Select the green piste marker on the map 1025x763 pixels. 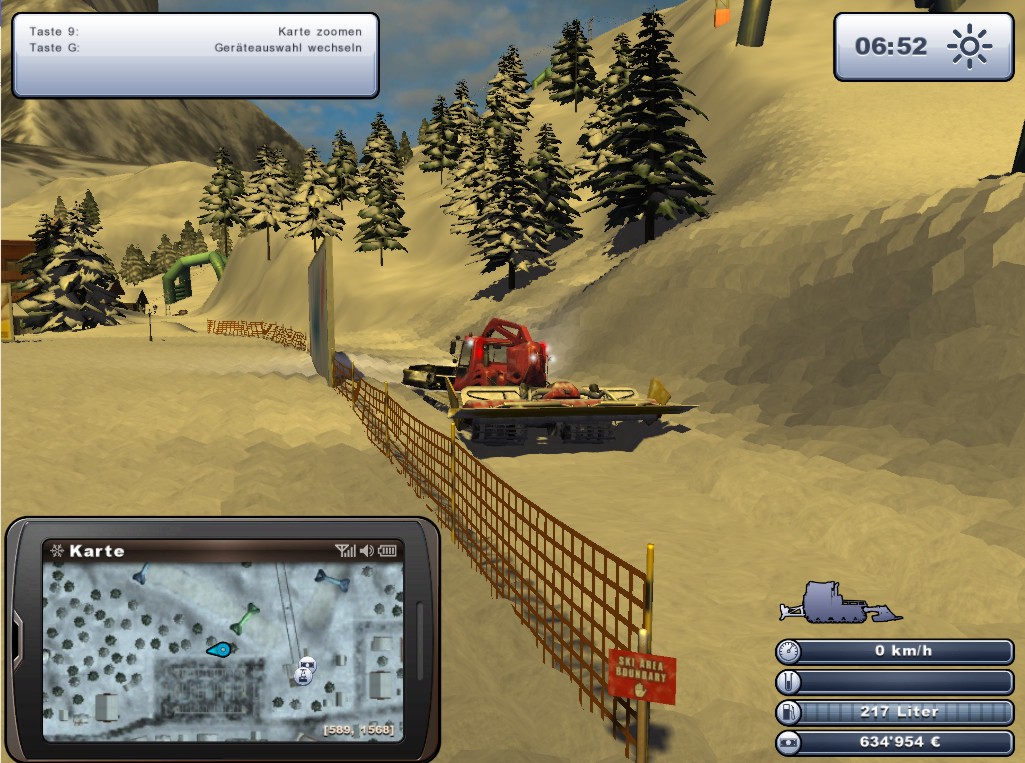tap(244, 618)
